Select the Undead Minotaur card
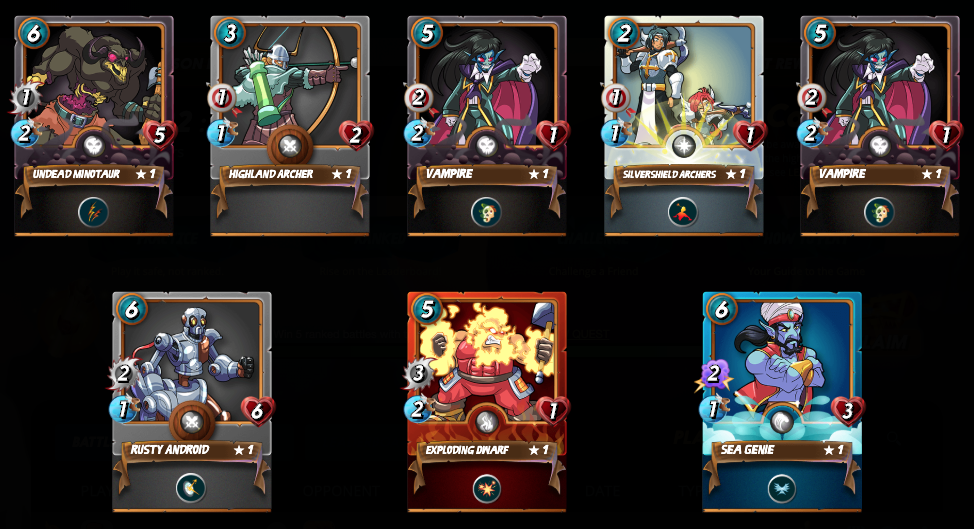Image resolution: width=974 pixels, height=529 pixels. pyautogui.click(x=93, y=100)
